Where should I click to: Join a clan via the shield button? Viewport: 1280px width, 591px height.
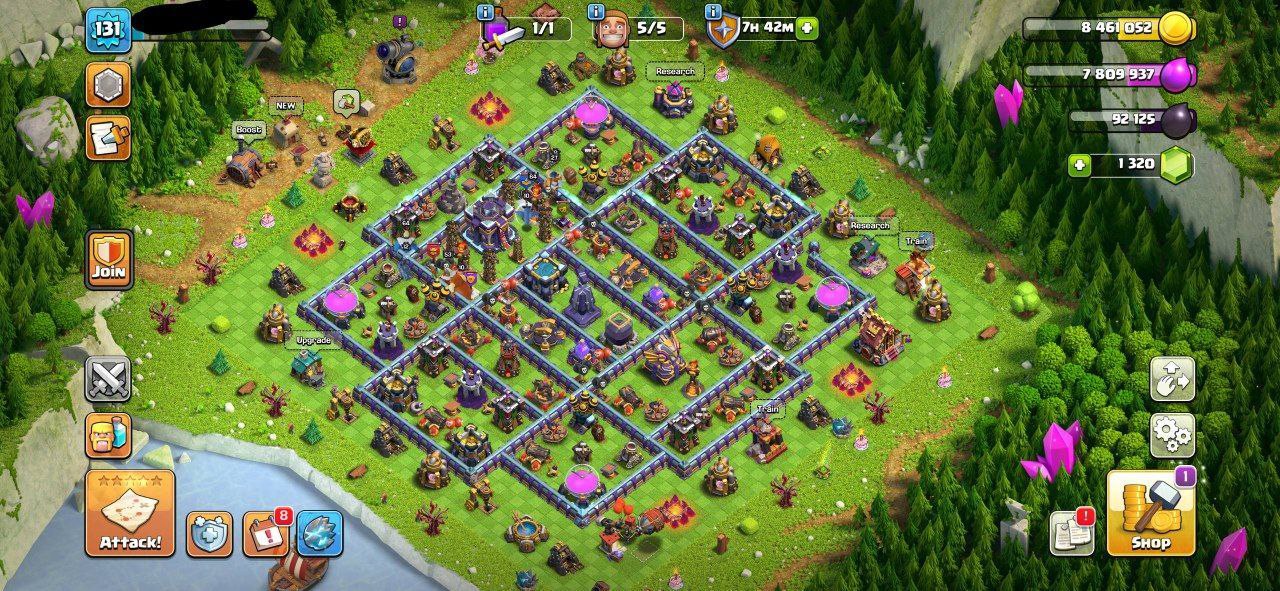109,261
